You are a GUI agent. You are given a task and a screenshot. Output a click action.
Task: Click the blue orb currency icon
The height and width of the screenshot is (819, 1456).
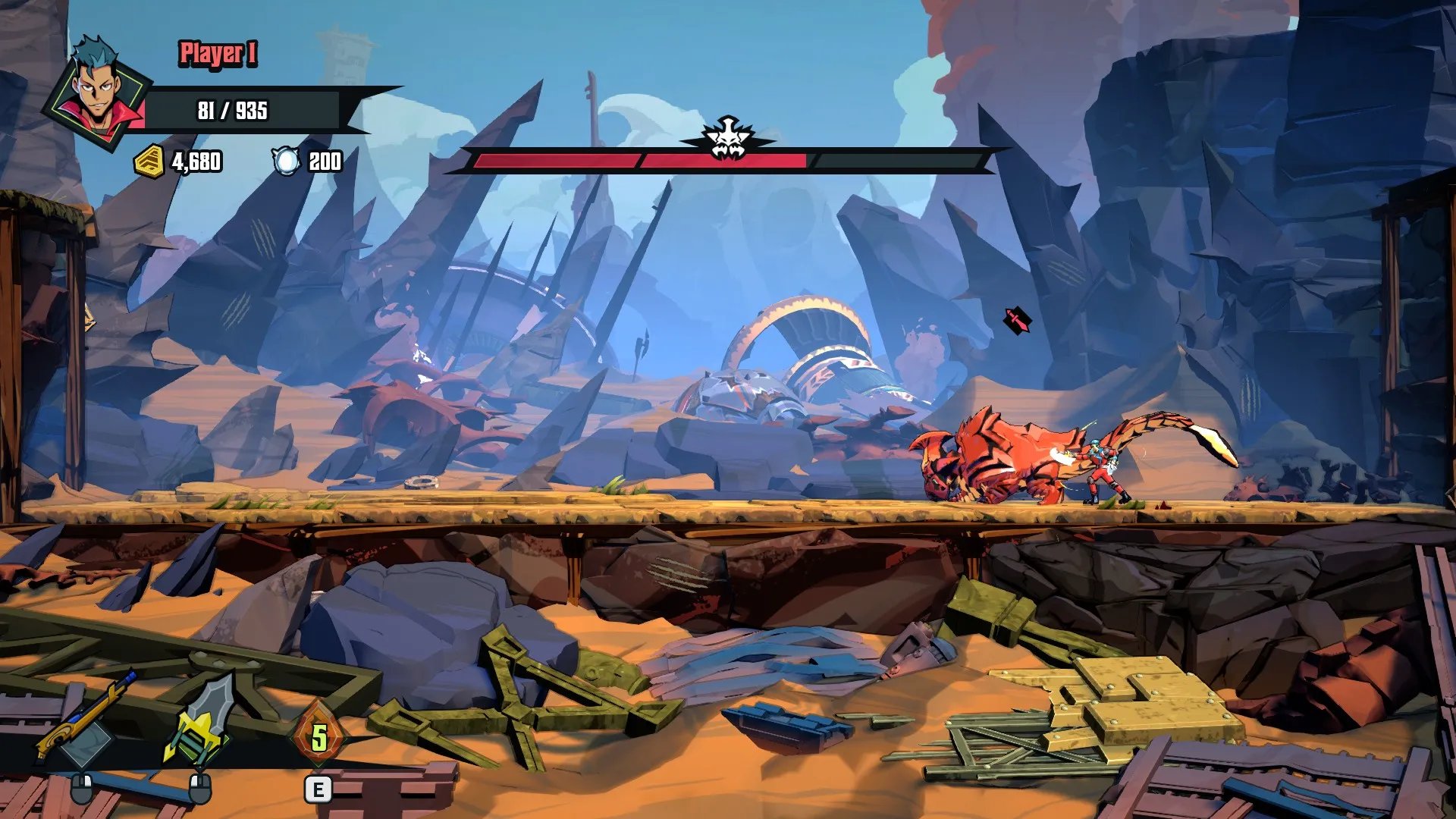pos(287,161)
